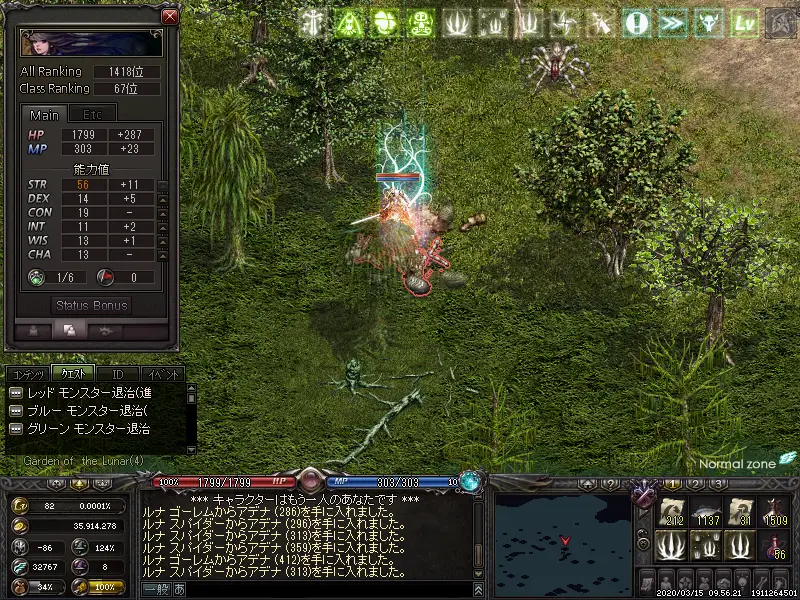Select the scroll slot with count 212
This screenshot has width=800, height=600.
click(673, 513)
